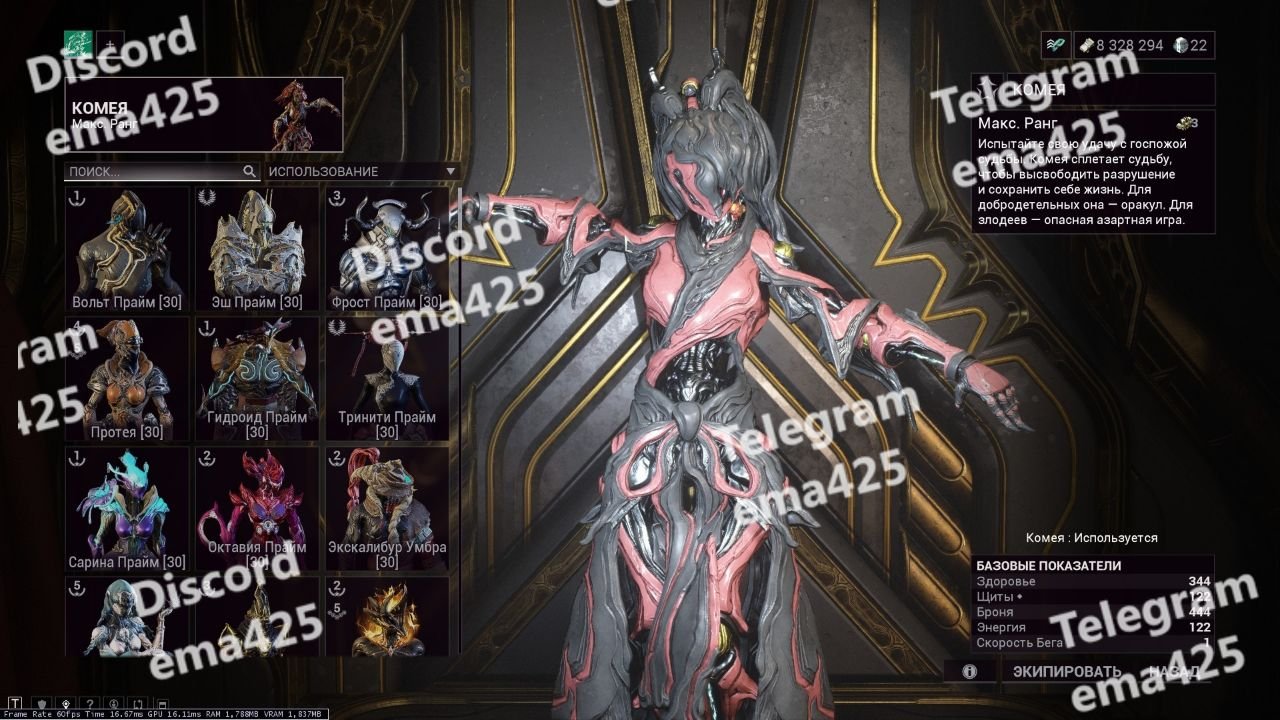Open the info button beside ЭКИПИРОВАТЬ
The width and height of the screenshot is (1280, 720).
969,672
